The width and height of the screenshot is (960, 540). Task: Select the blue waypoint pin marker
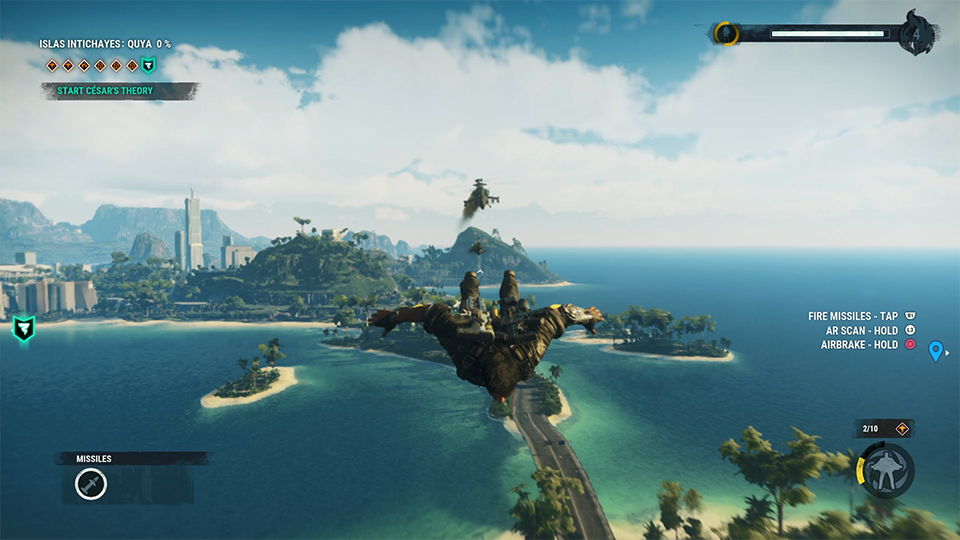[936, 351]
